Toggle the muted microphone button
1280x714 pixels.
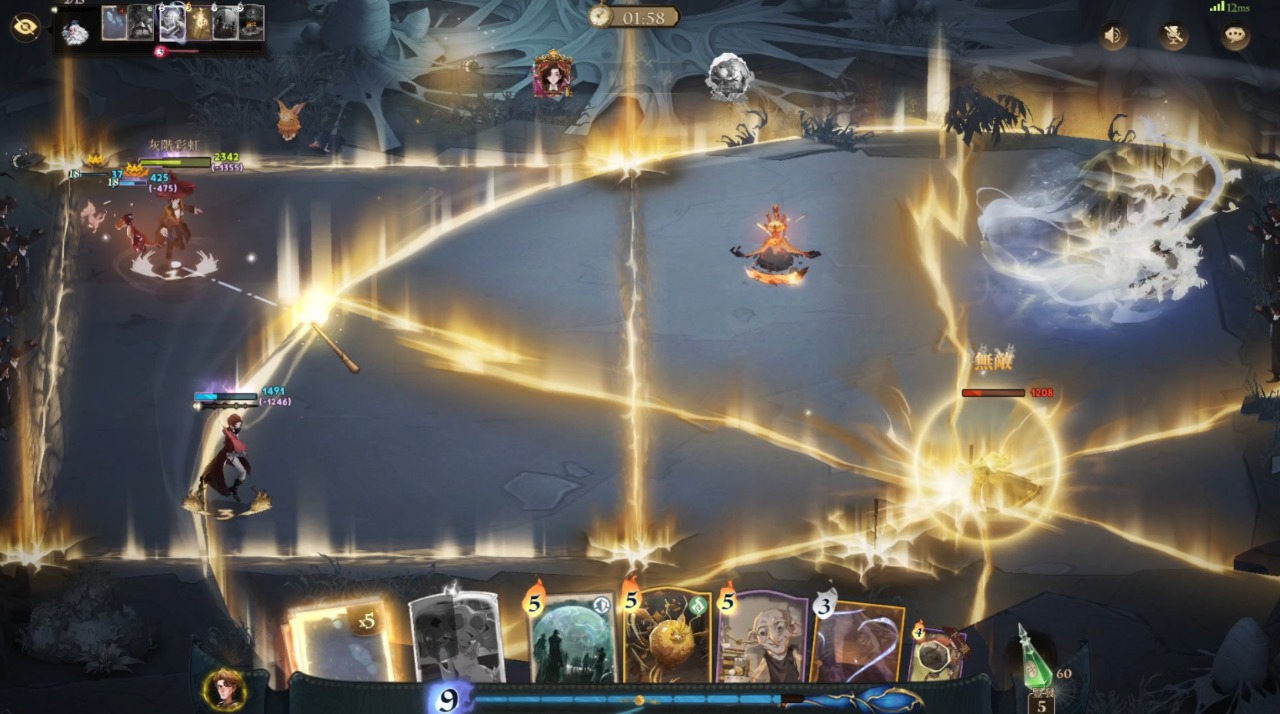1174,37
